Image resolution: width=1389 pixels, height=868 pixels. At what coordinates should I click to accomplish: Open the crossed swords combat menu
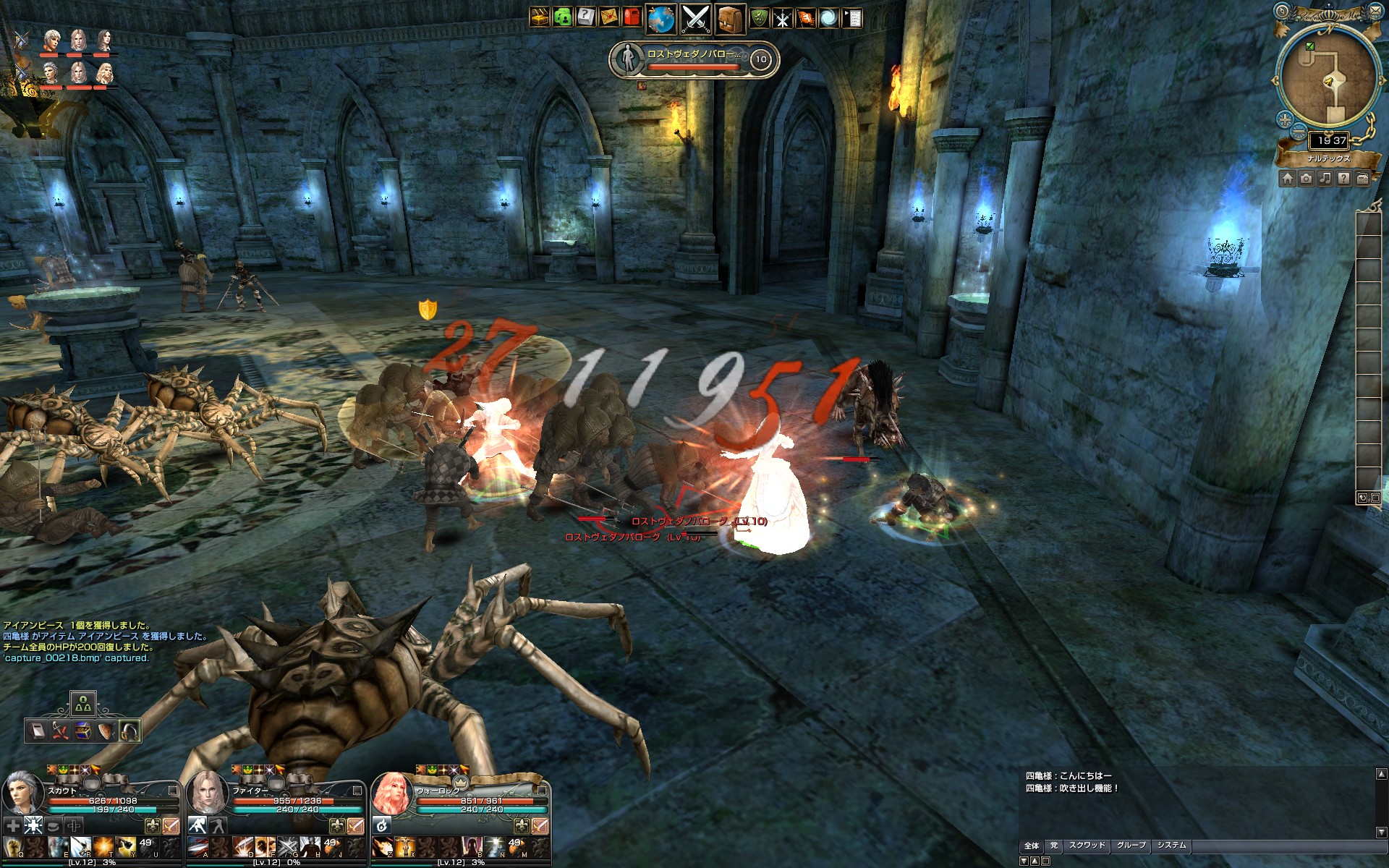696,19
